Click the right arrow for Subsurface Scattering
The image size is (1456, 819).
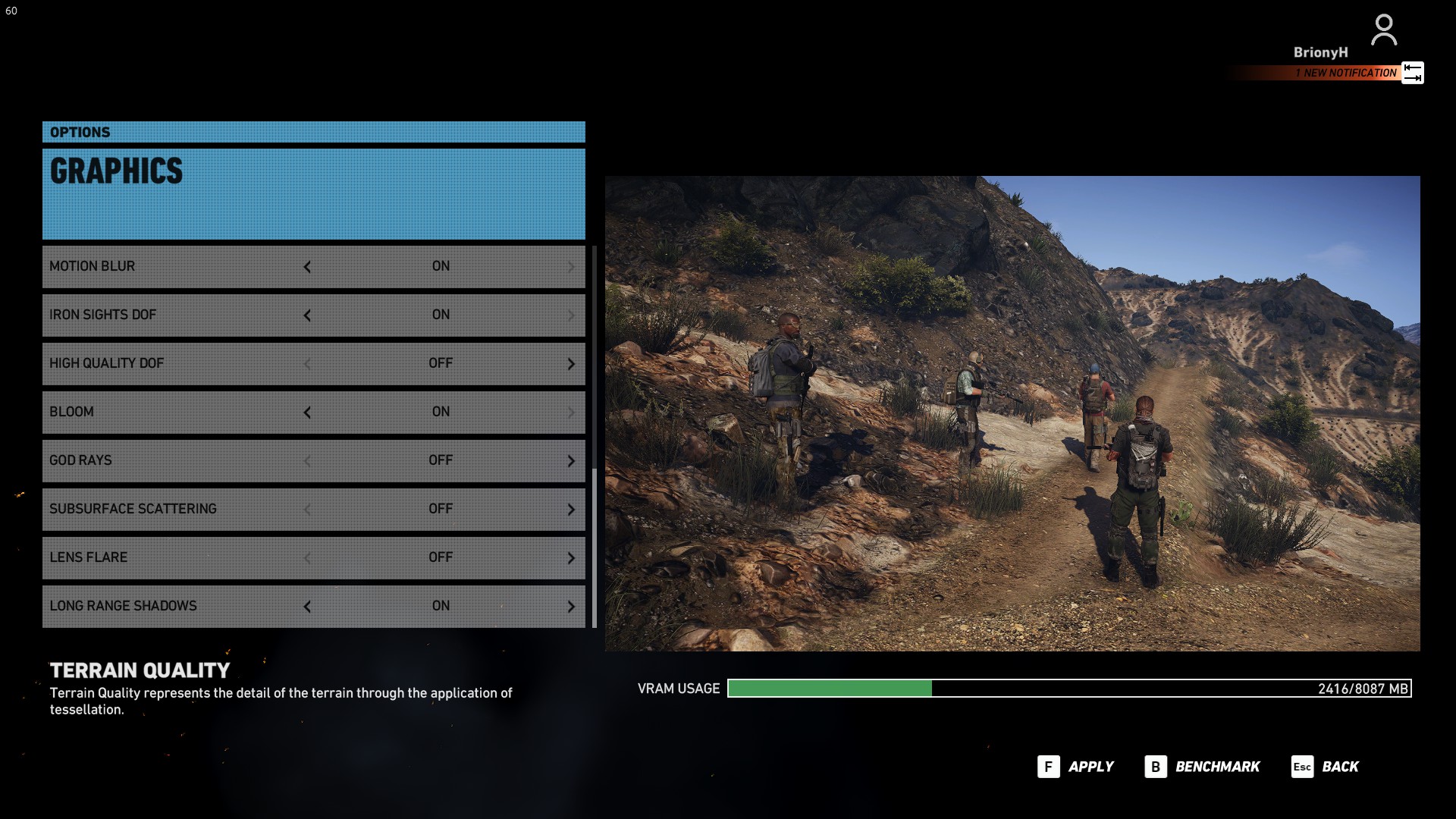pyautogui.click(x=571, y=510)
